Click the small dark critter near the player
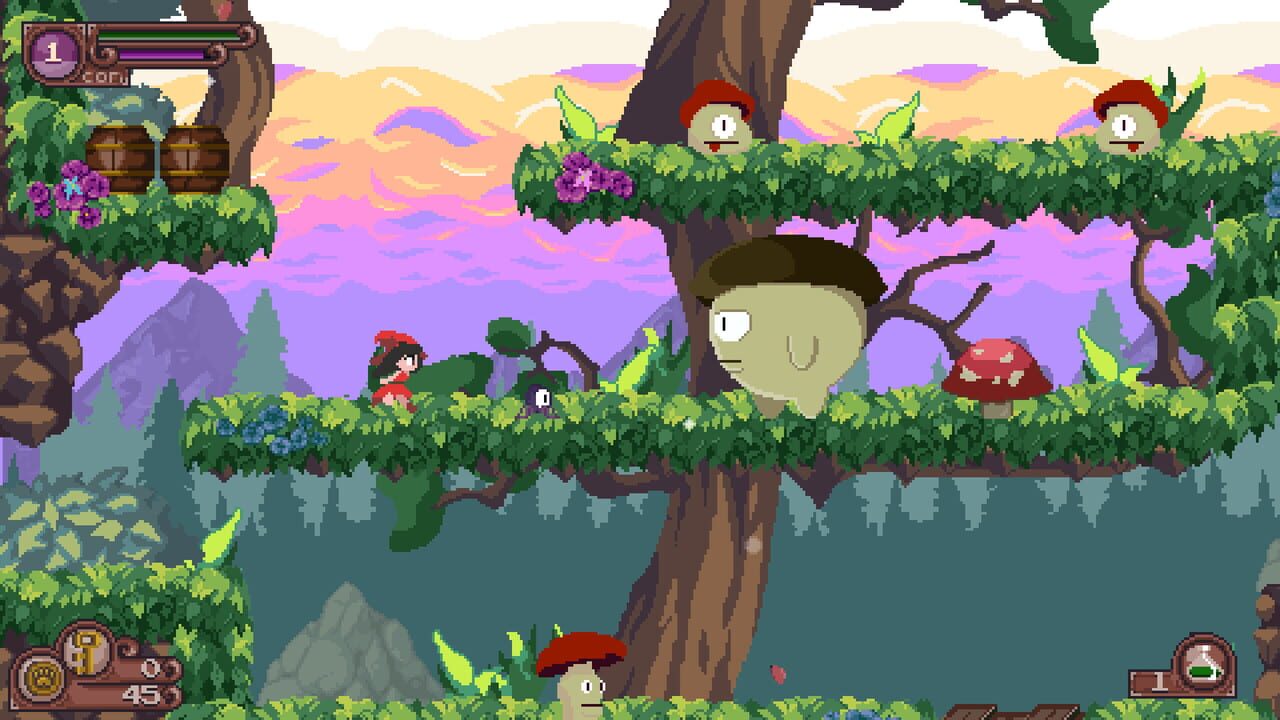Viewport: 1280px width, 720px height. click(x=542, y=395)
